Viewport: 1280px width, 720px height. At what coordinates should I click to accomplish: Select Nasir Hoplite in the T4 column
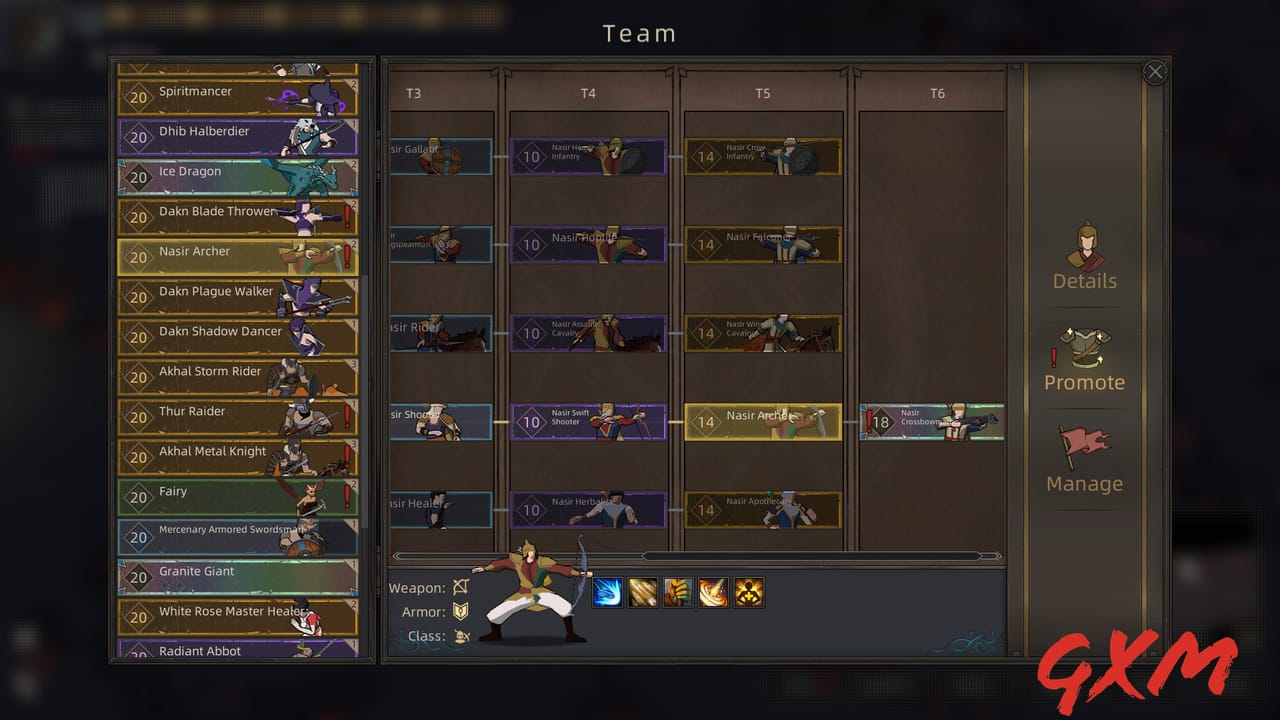[589, 244]
